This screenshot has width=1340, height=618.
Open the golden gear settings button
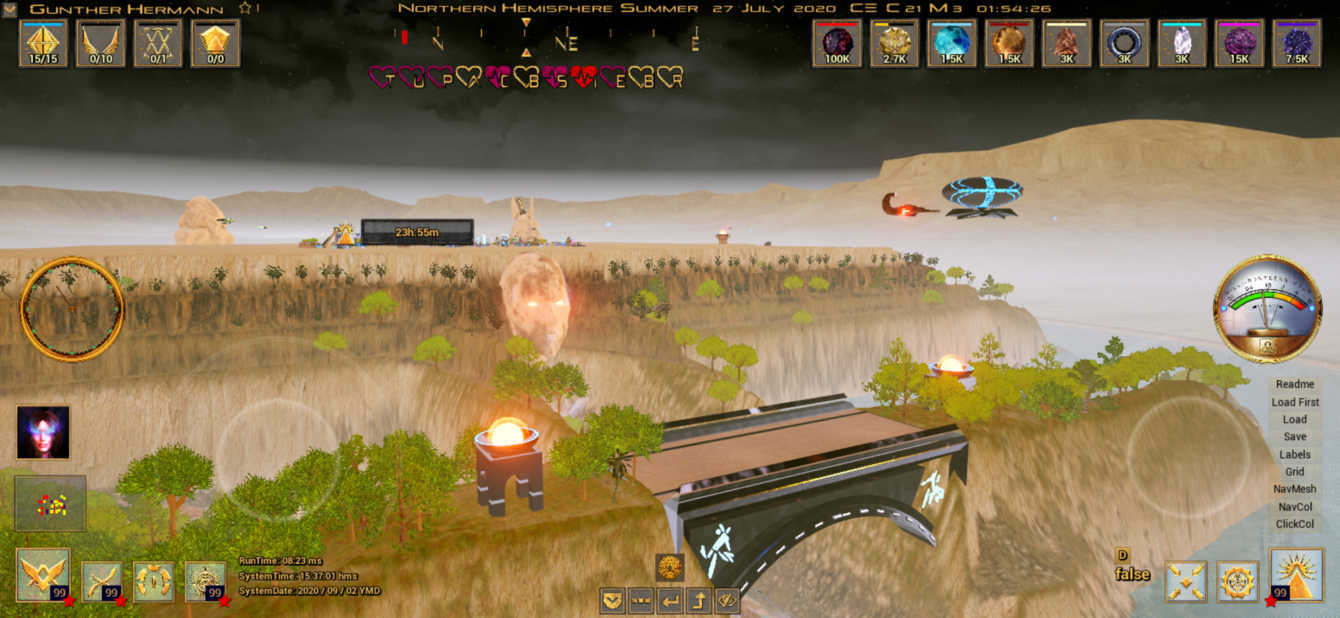(1238, 581)
